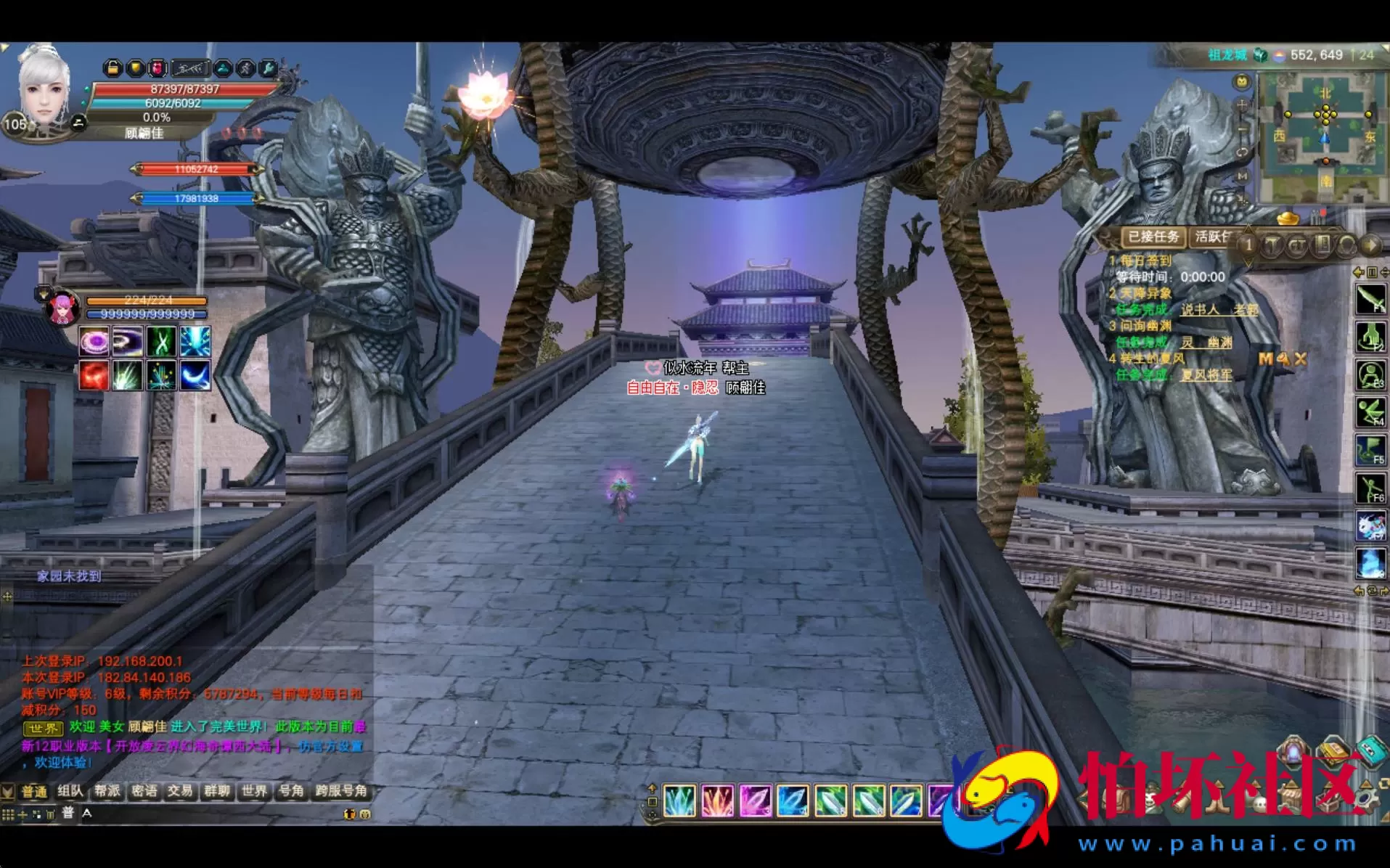
Task: Open the 已接任务 quest tab
Action: (1153, 237)
